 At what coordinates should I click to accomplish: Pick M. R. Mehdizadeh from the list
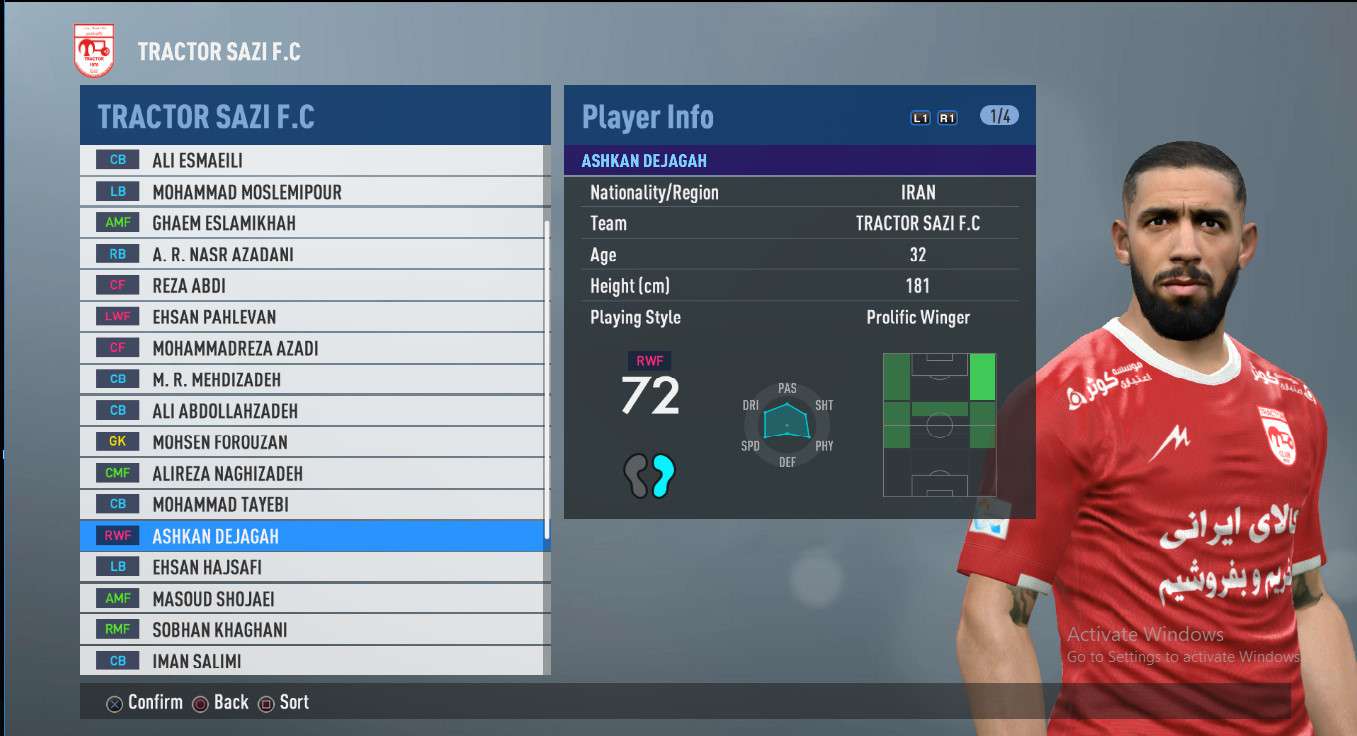click(x=312, y=379)
